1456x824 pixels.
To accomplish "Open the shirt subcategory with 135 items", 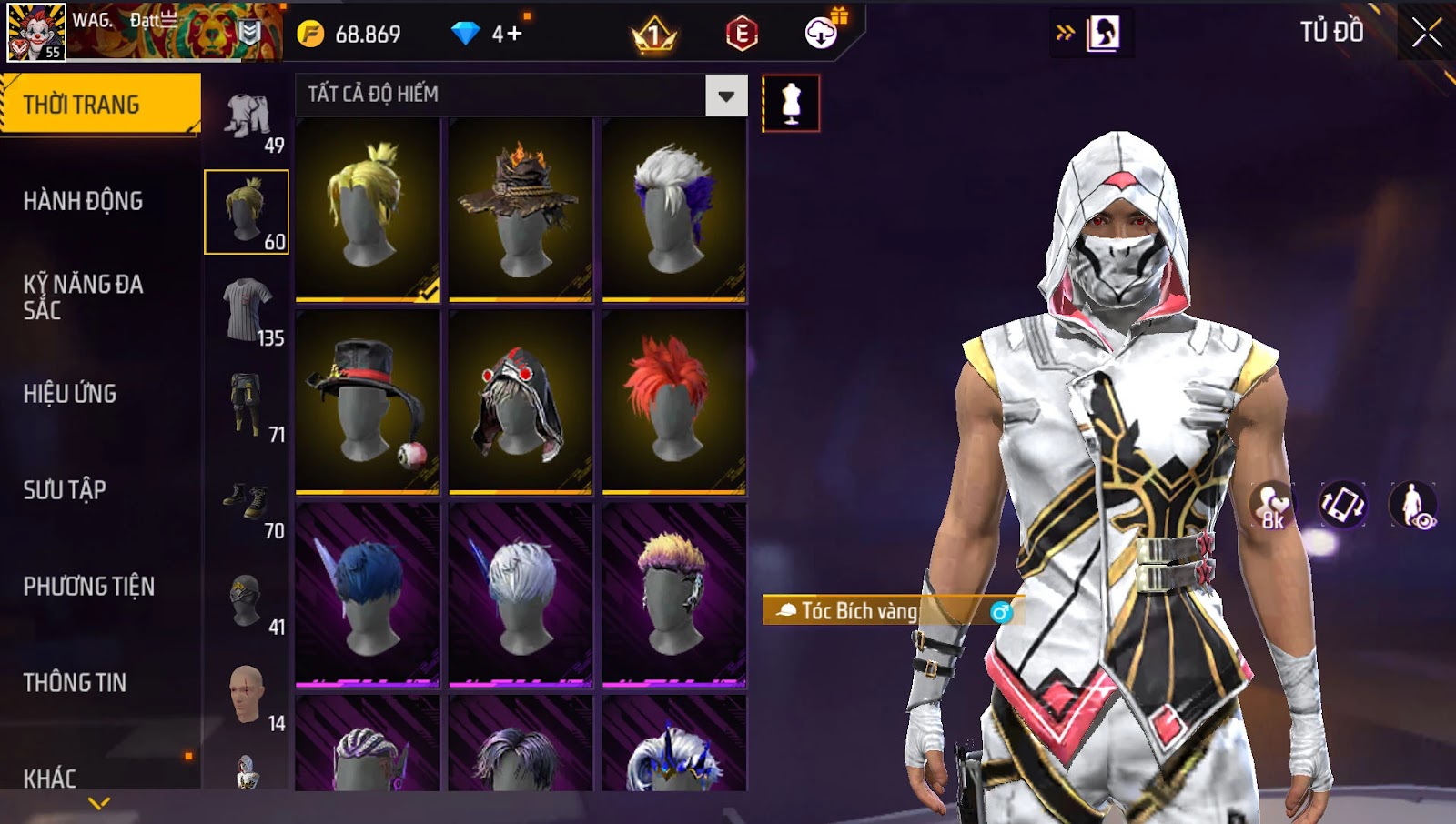I will pos(248,311).
